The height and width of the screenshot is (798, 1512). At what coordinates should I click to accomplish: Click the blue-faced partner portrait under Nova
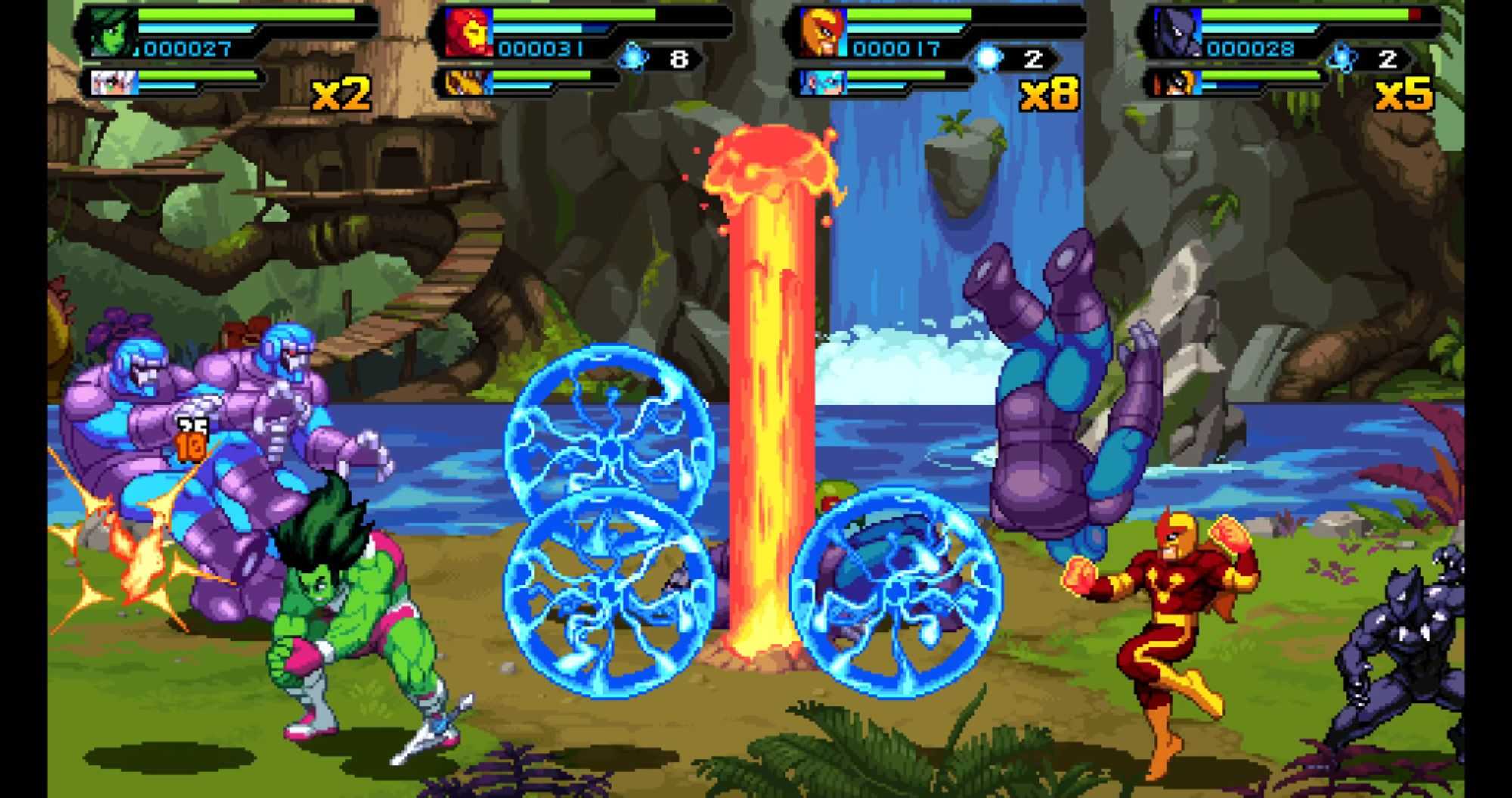(x=820, y=82)
